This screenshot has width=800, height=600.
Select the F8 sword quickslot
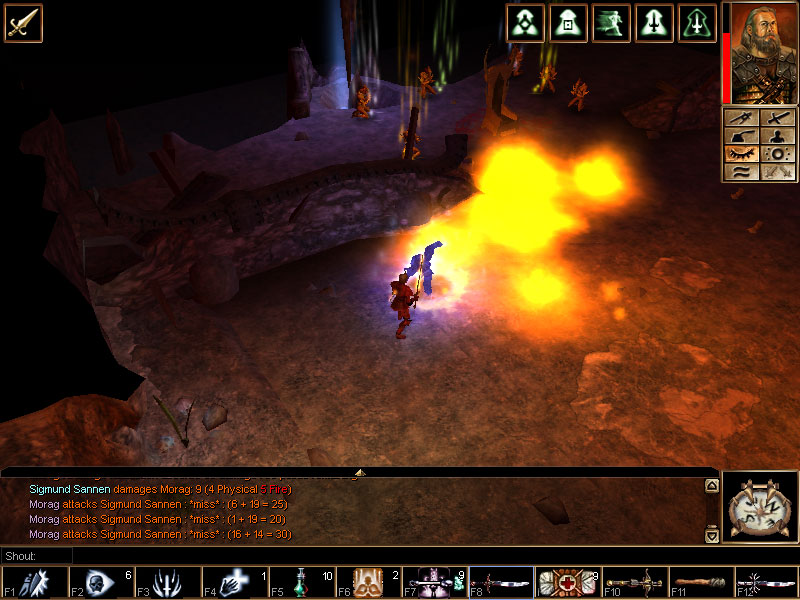[502, 582]
